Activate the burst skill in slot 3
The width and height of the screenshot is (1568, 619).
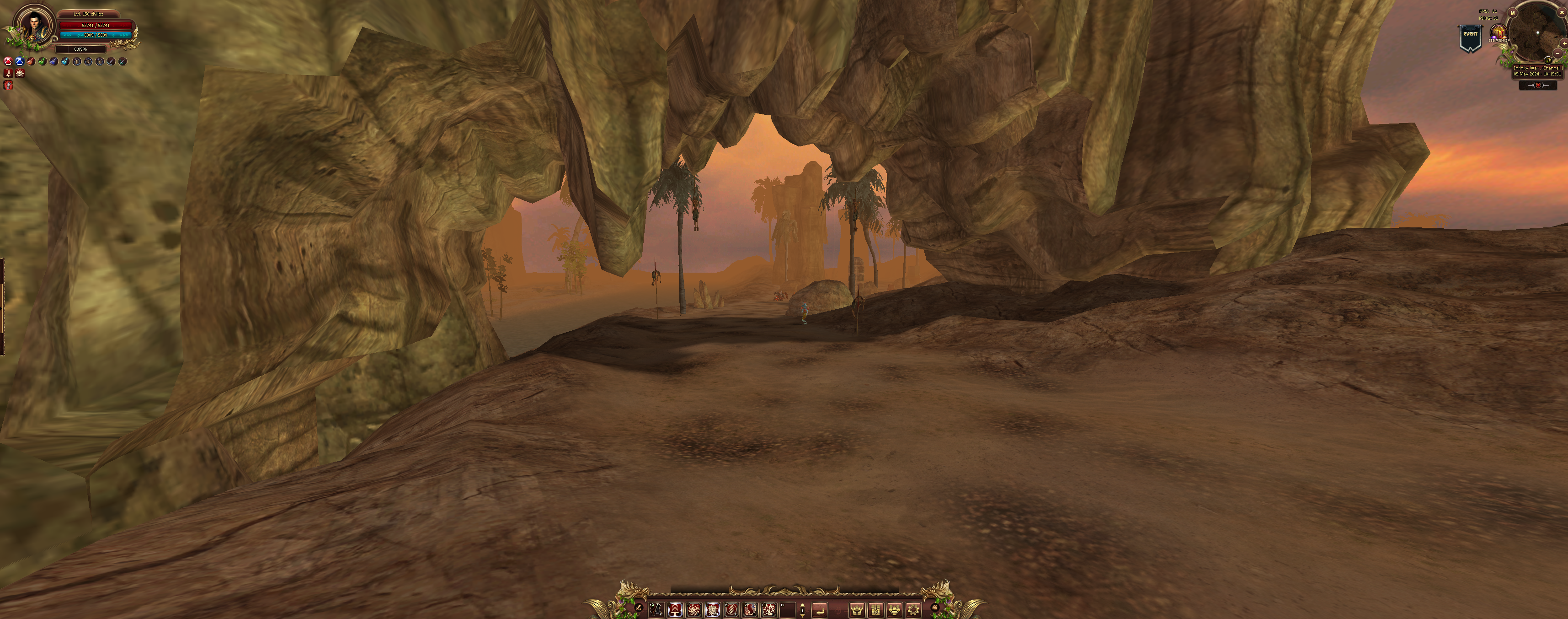[x=694, y=609]
